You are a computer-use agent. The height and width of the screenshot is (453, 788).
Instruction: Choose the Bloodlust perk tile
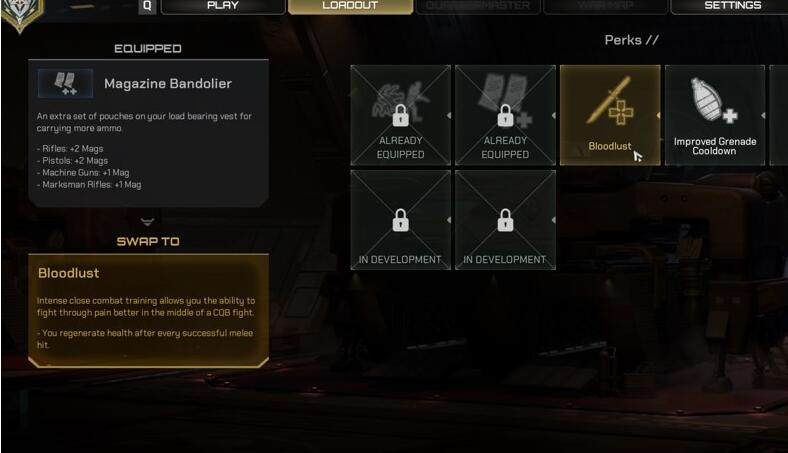tap(609, 114)
